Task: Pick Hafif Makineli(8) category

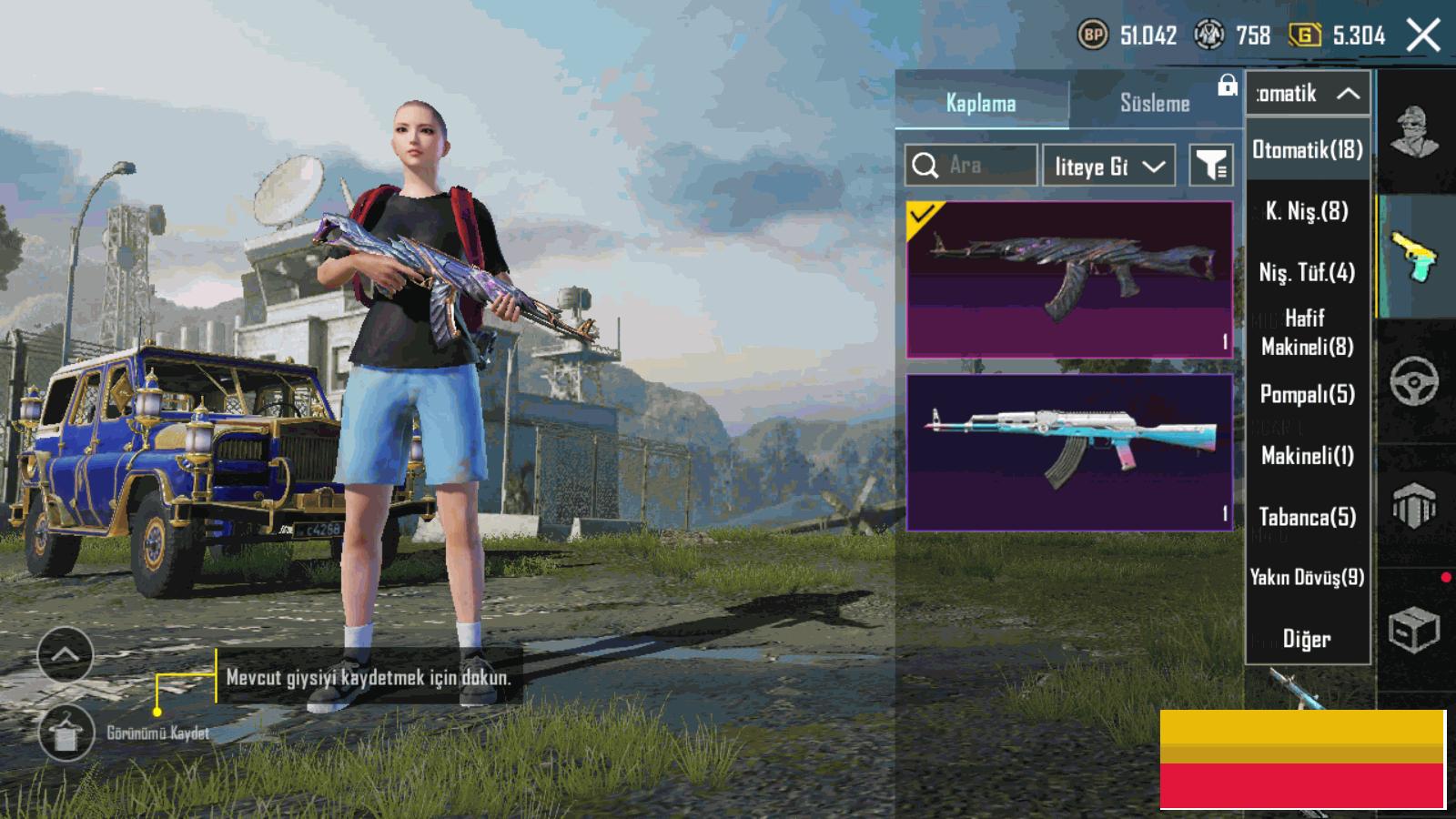Action: tap(1308, 332)
